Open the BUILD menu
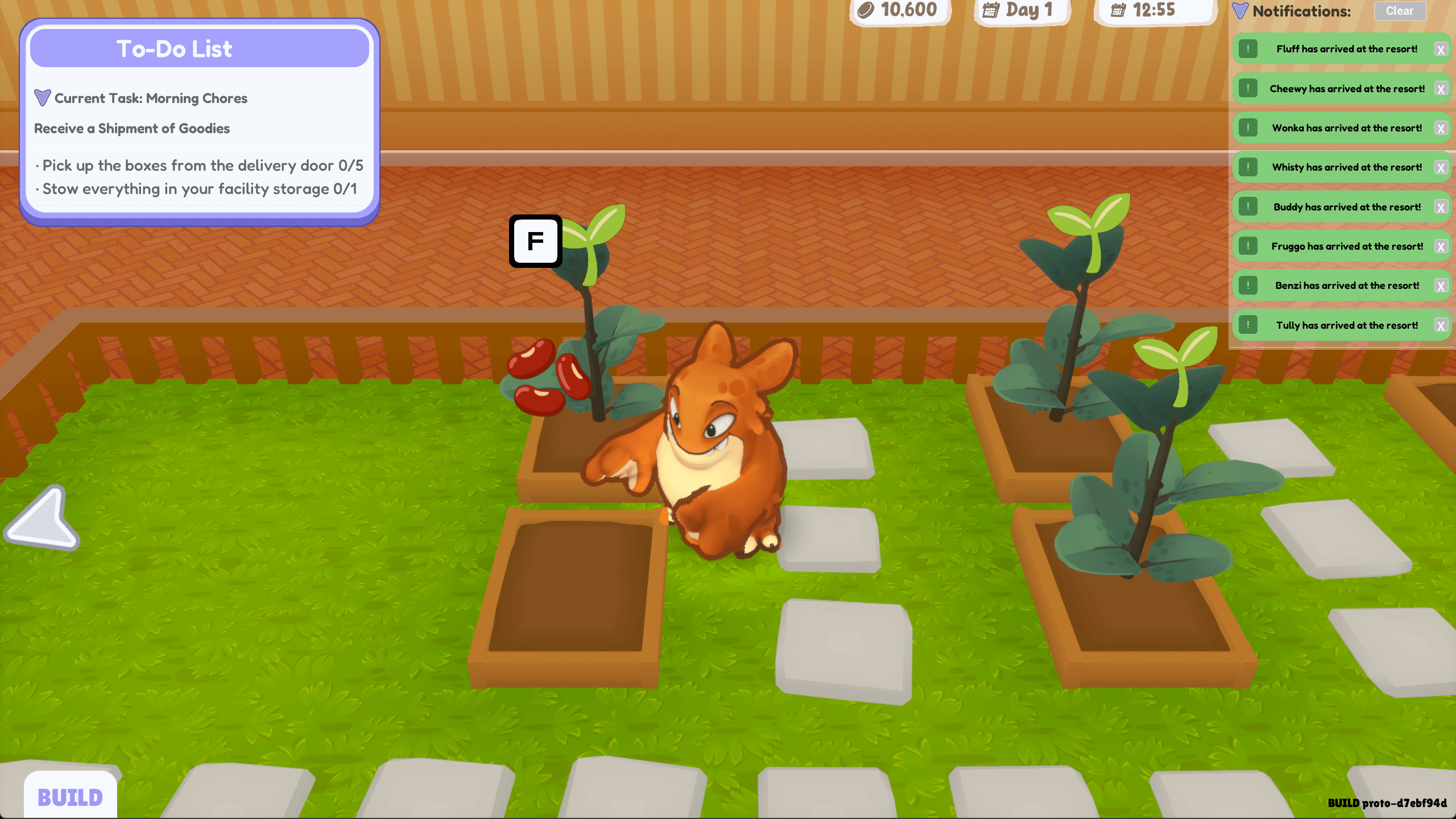This screenshot has width=1456, height=819. click(71, 796)
